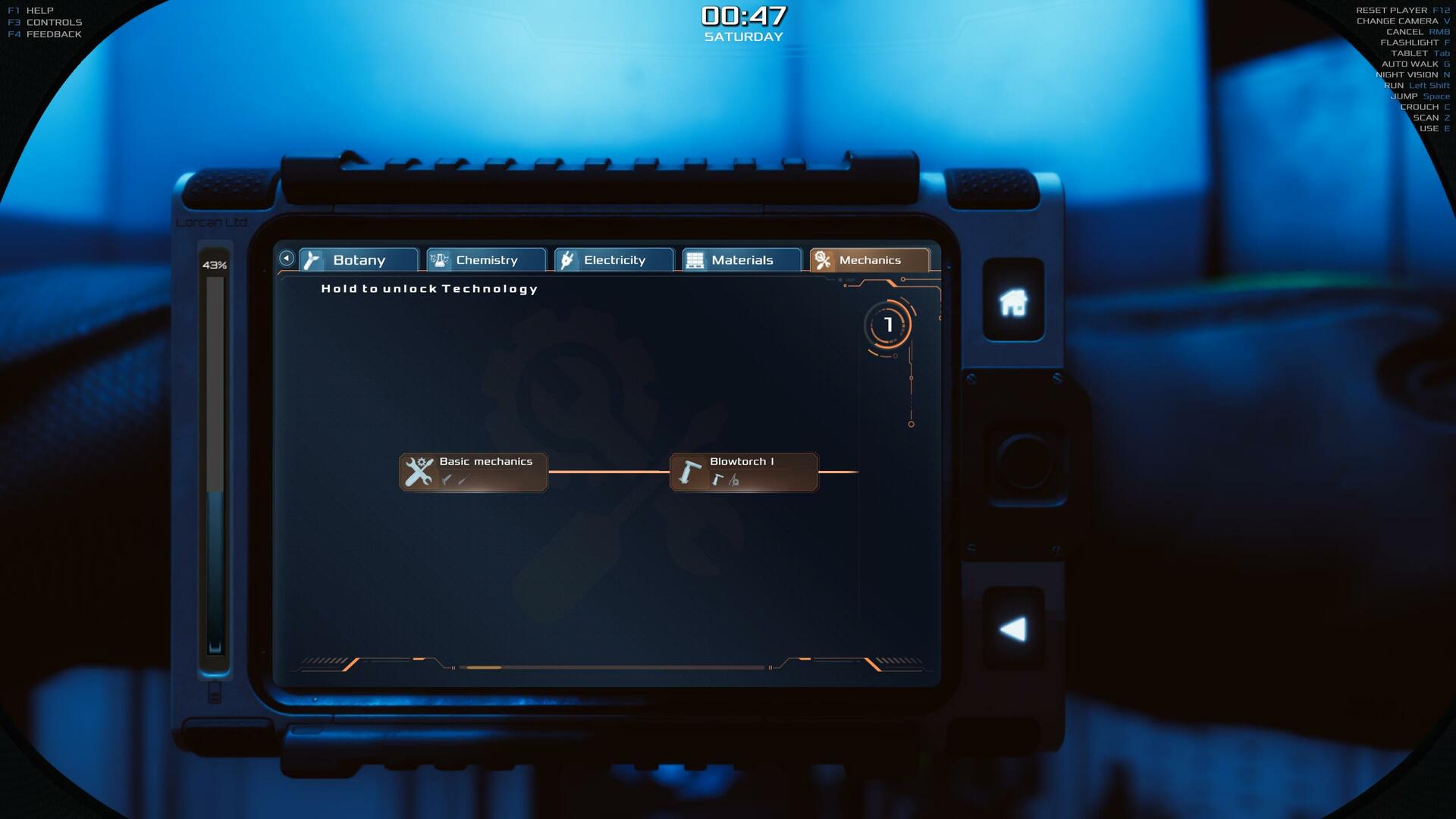The width and height of the screenshot is (1456, 819).
Task: Click the tech tree's horizontal scrollbar
Action: (613, 667)
